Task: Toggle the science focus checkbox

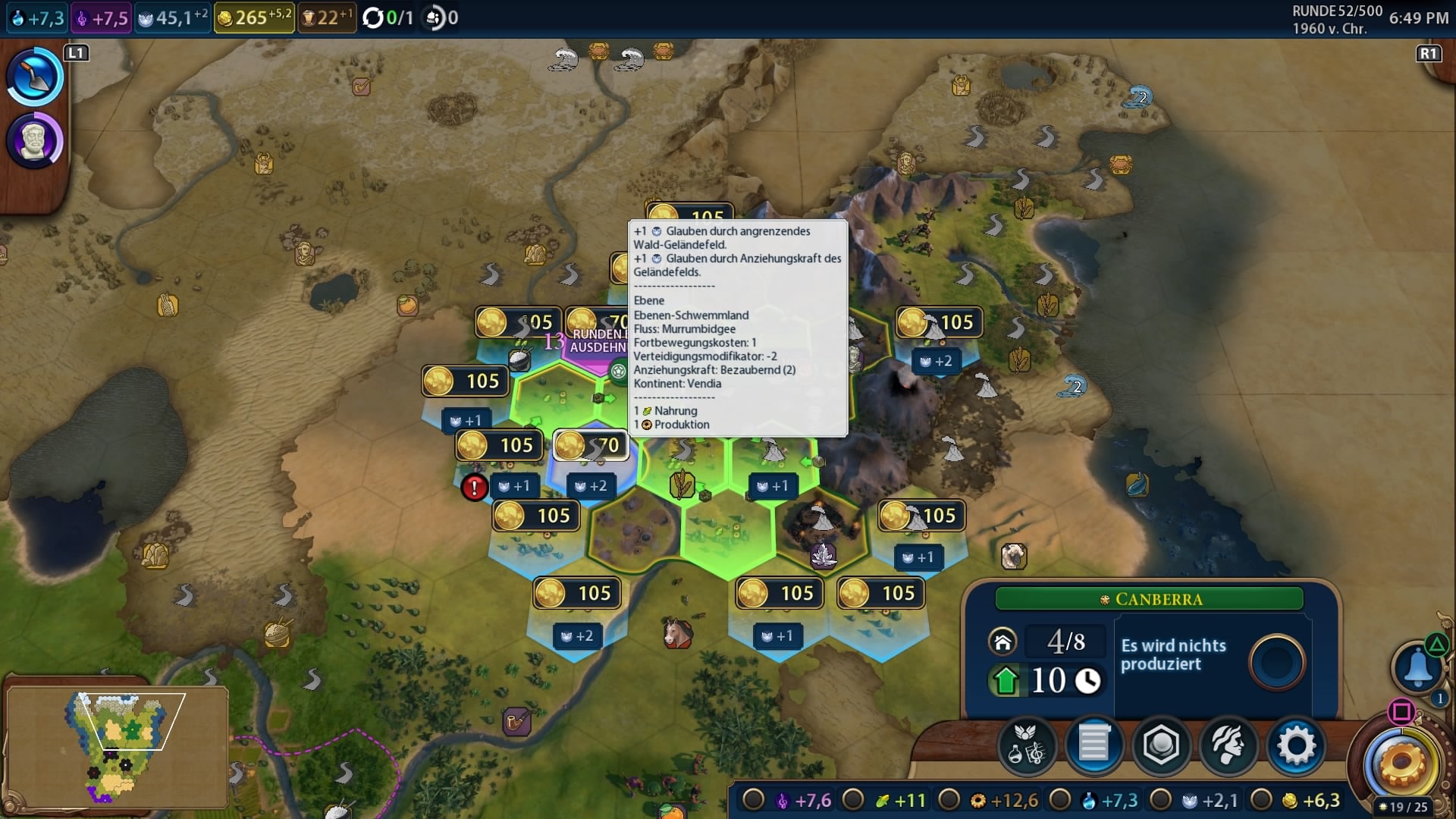Action: pos(1059,800)
